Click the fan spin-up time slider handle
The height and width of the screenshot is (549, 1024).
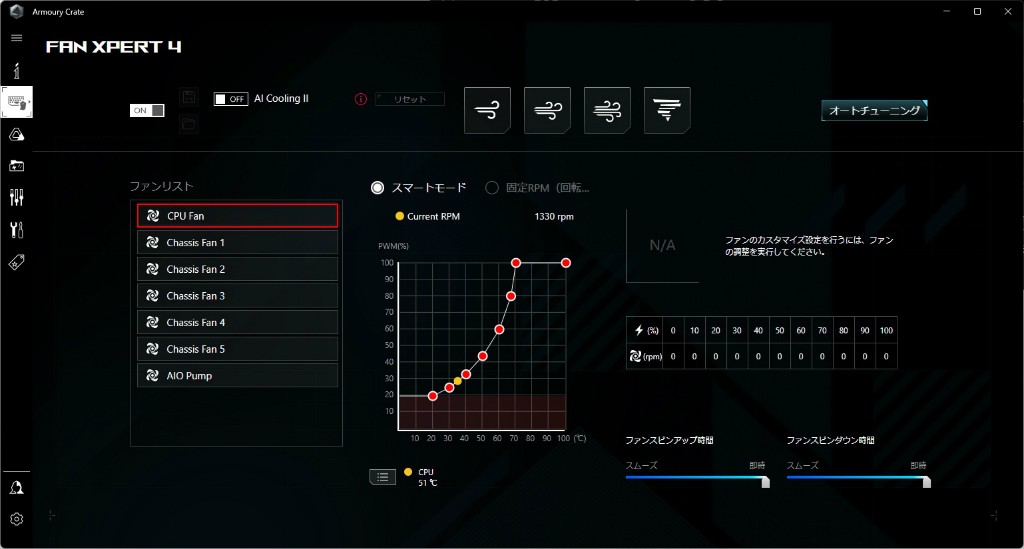coord(766,481)
